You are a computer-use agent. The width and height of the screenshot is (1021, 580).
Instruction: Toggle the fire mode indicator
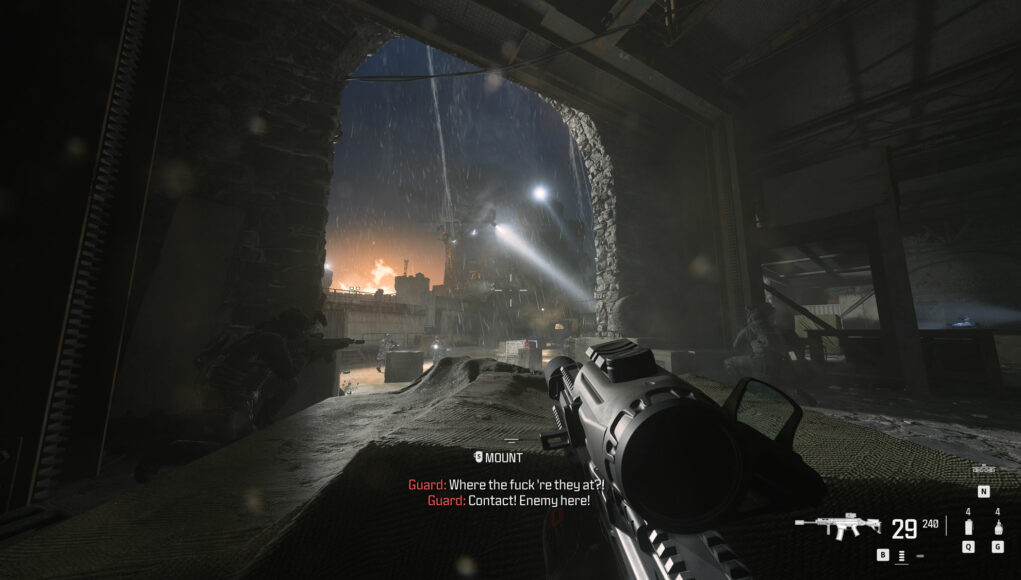901,554
